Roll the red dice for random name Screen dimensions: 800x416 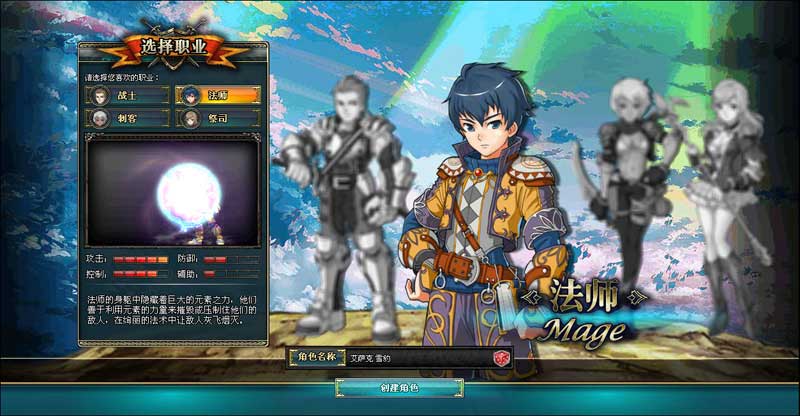click(x=503, y=357)
